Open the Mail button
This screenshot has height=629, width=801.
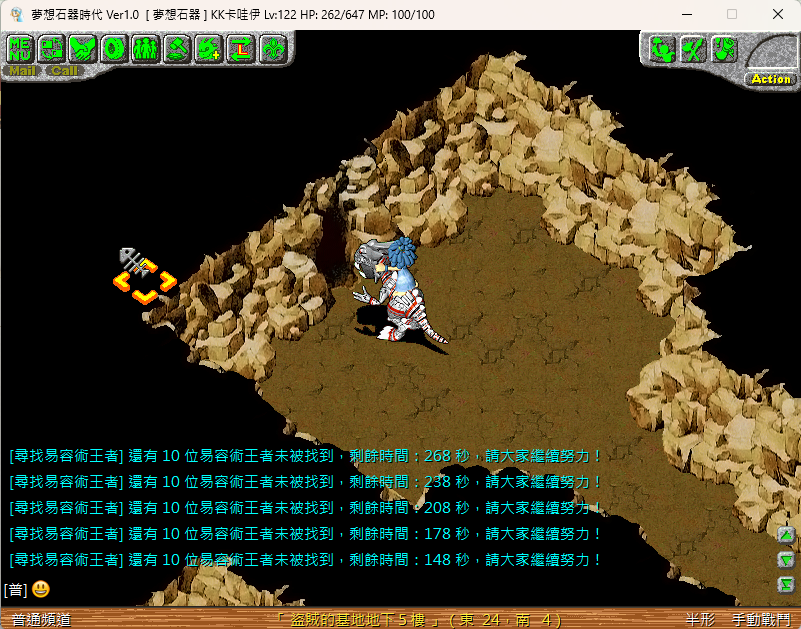tap(22, 71)
